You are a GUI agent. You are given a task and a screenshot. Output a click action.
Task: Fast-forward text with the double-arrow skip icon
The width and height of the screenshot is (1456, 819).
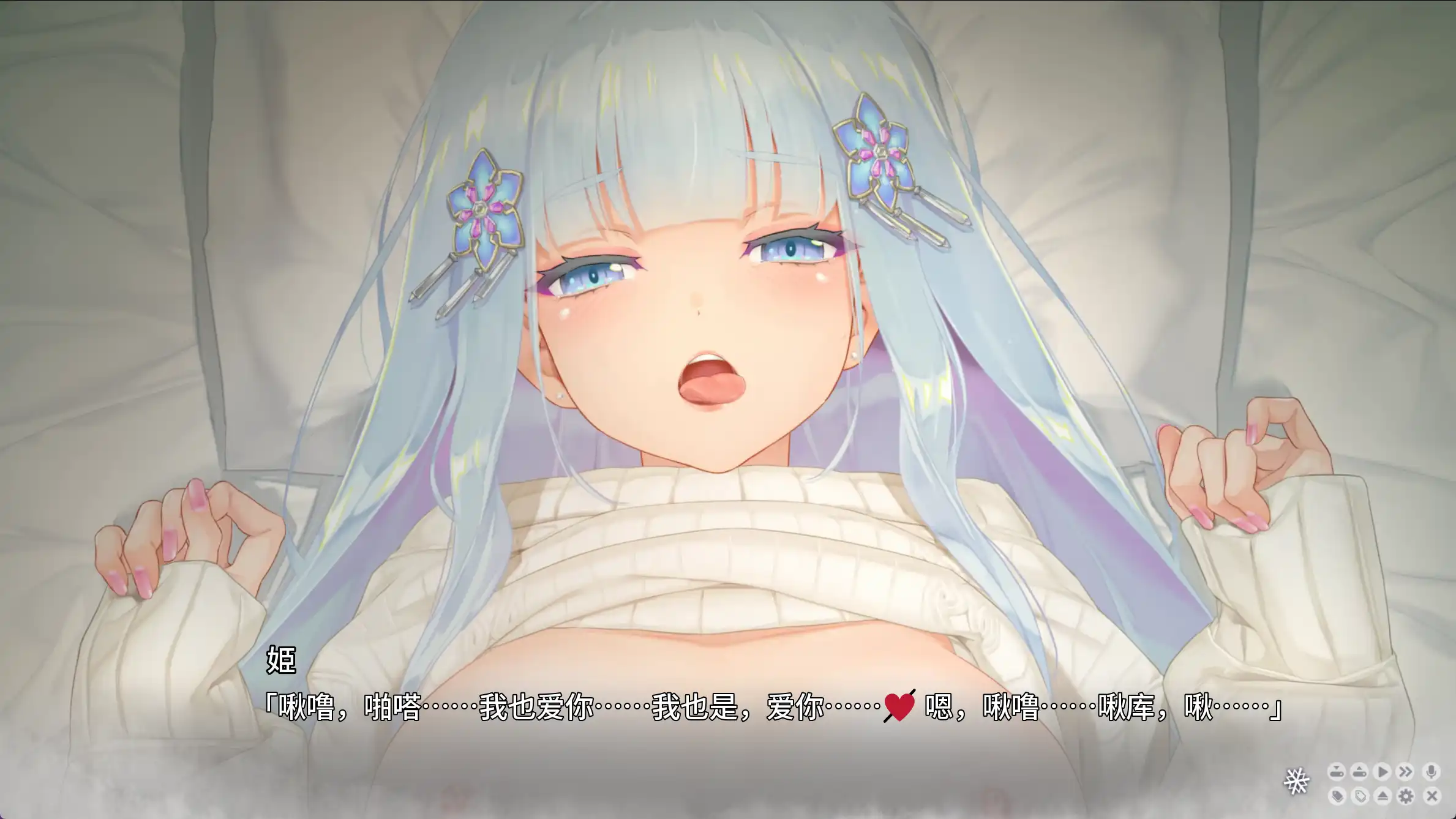coord(1406,772)
